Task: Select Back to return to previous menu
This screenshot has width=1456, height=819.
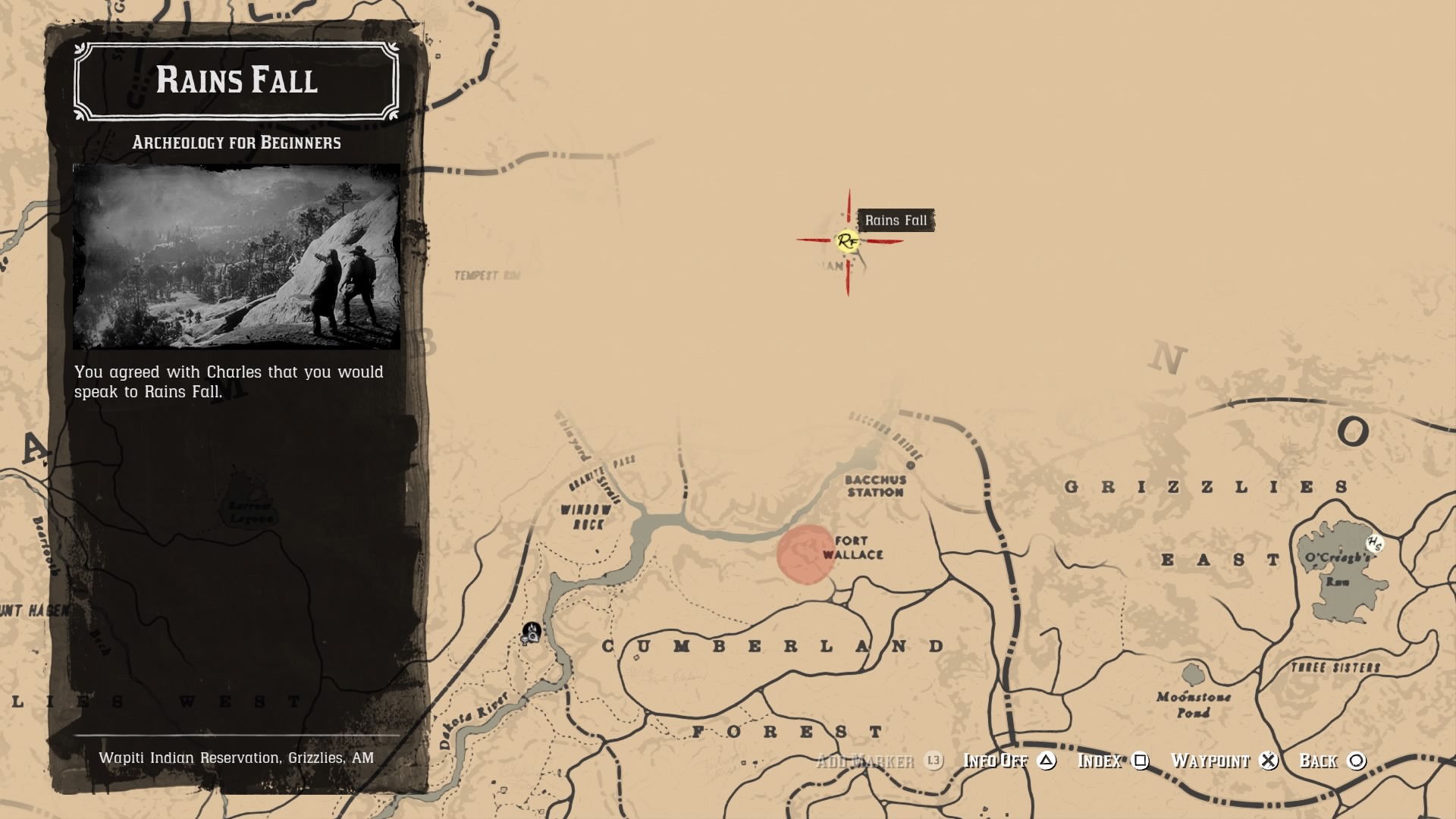Action: click(1321, 760)
